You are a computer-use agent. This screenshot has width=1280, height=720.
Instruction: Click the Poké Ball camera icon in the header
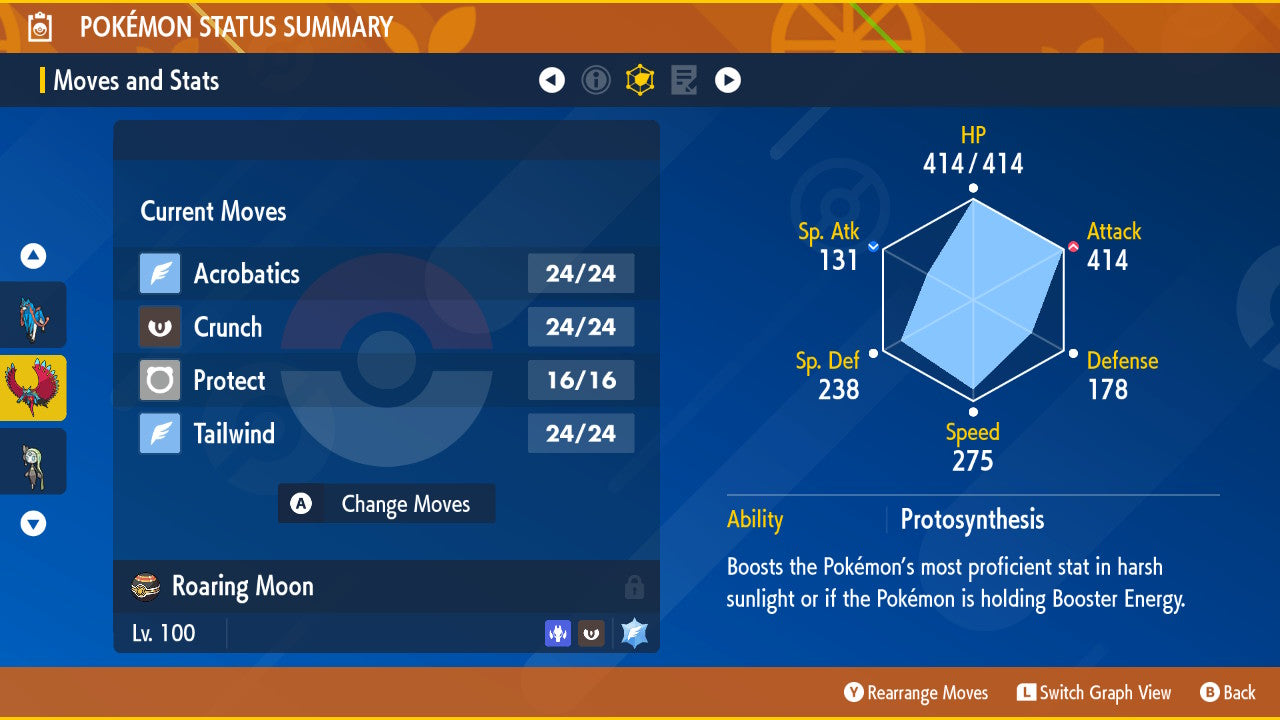tap(39, 26)
